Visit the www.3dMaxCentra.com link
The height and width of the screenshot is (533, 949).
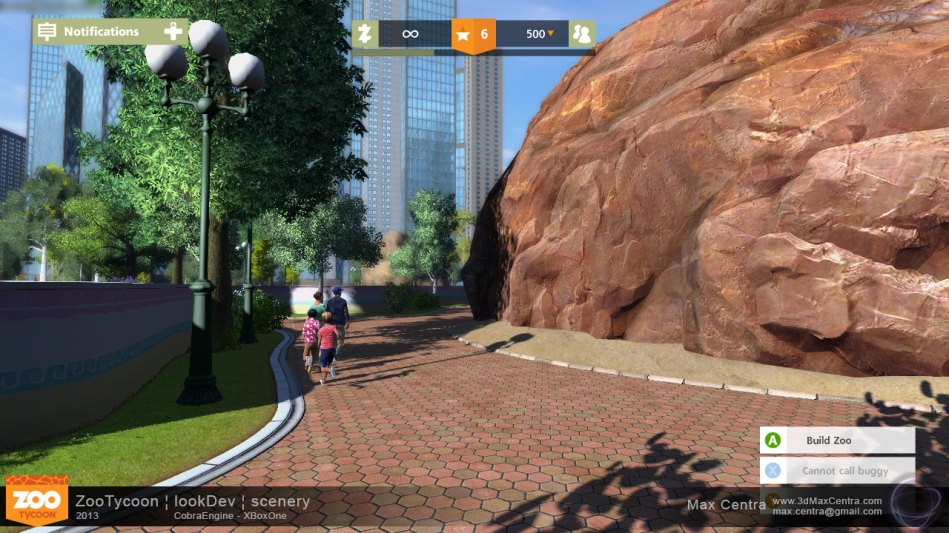coord(826,501)
